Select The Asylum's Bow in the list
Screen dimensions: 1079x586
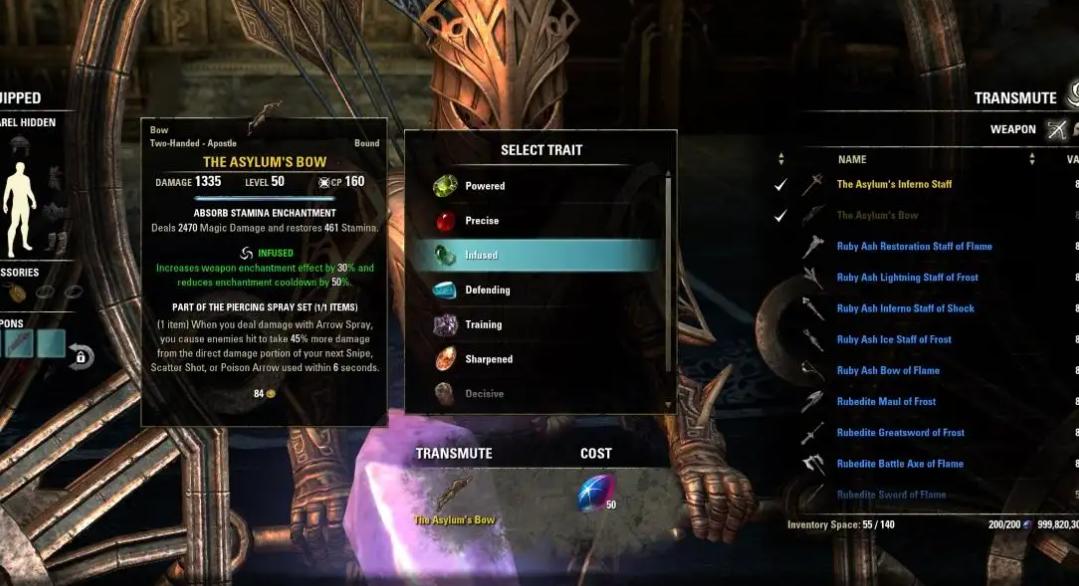(877, 215)
